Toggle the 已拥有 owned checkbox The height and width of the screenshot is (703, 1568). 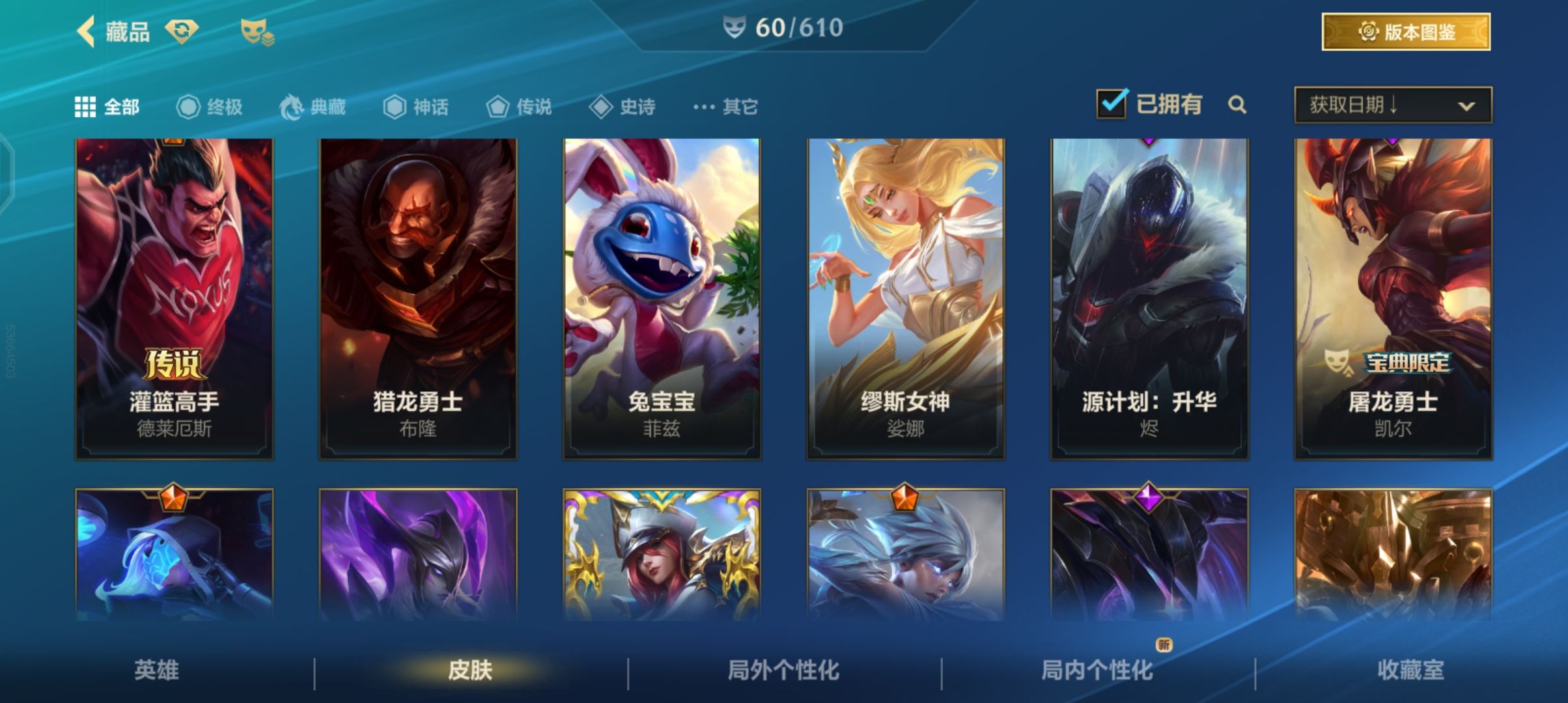(1111, 104)
